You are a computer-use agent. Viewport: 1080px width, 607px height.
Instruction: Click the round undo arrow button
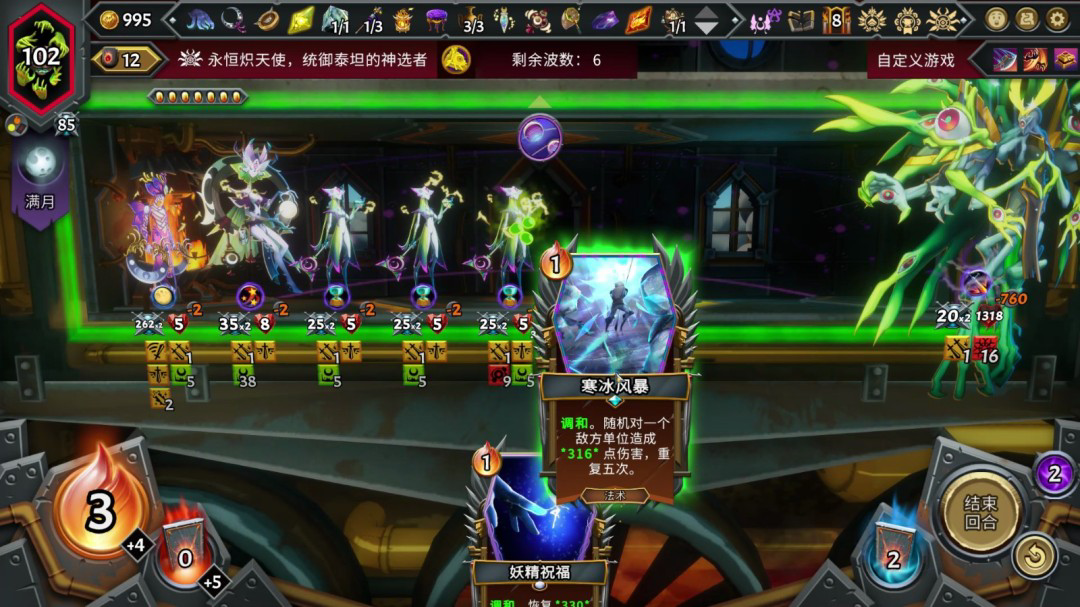click(1034, 556)
